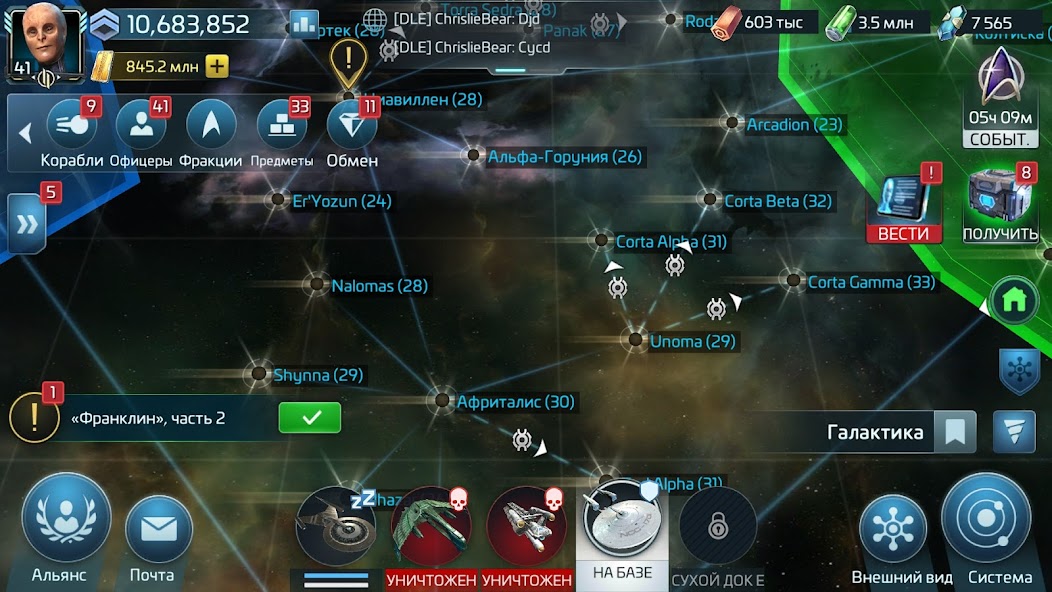The width and height of the screenshot is (1052, 592).
Task: Buy more latinum with the plus button
Action: click(x=217, y=67)
